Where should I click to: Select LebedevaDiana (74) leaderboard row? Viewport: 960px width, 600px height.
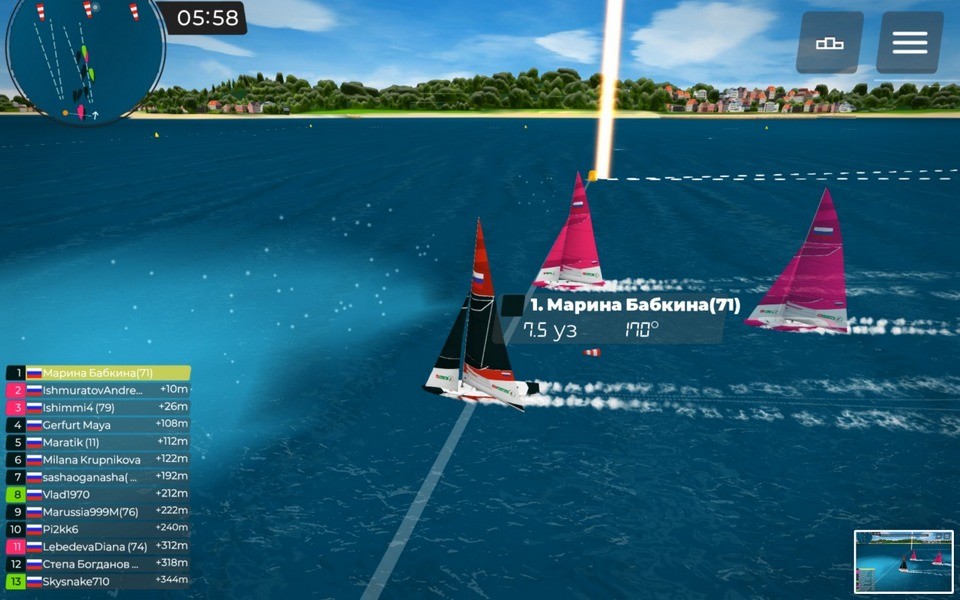98,547
